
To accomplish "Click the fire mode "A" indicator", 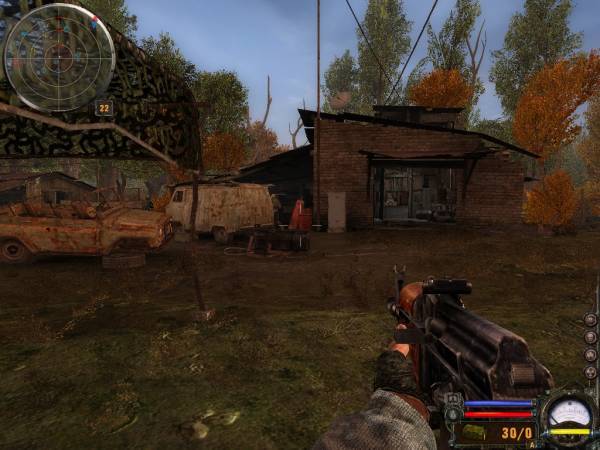I will 532,444.
